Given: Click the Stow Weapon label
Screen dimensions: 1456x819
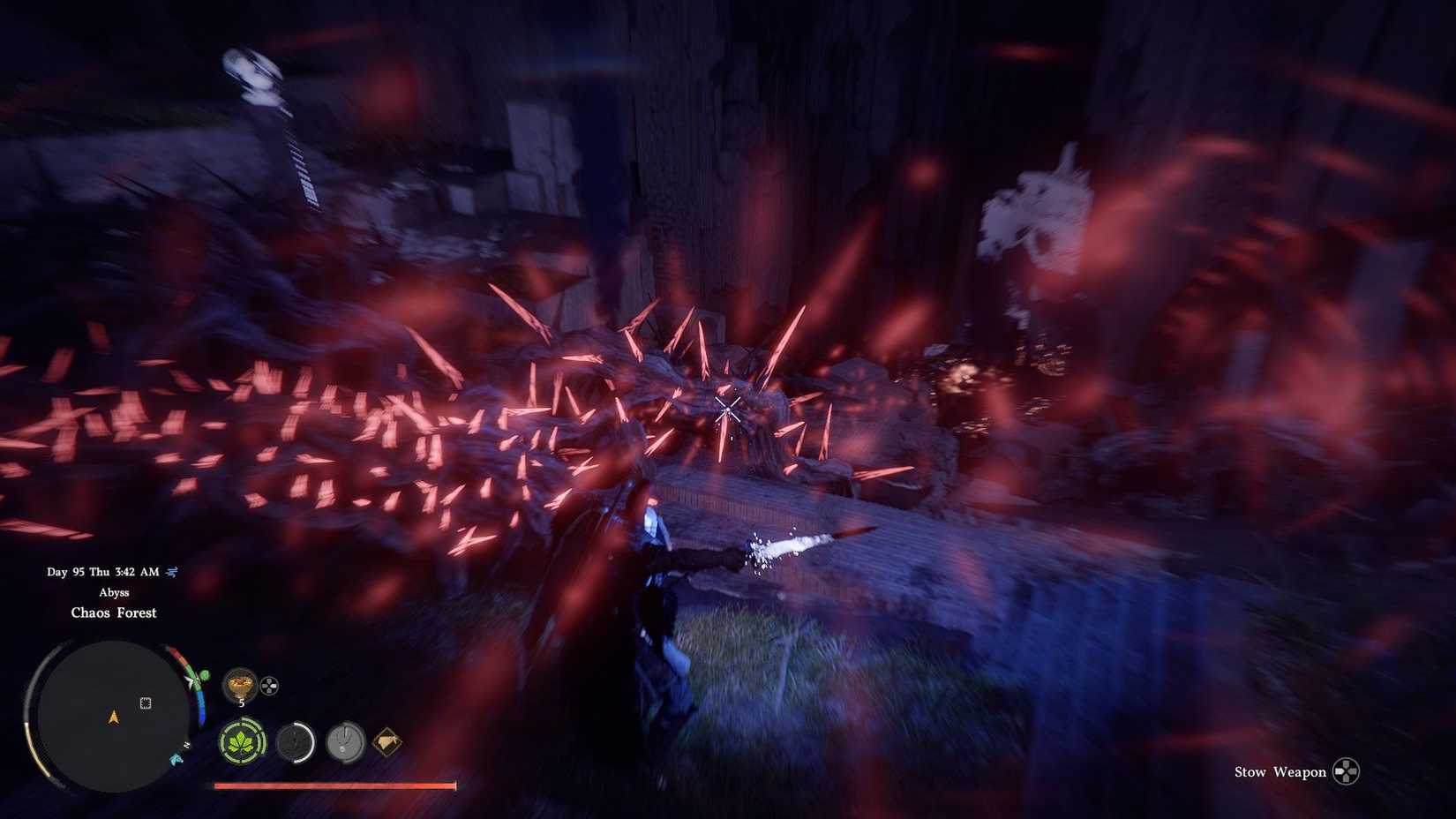Looking at the screenshot, I should 1279,771.
